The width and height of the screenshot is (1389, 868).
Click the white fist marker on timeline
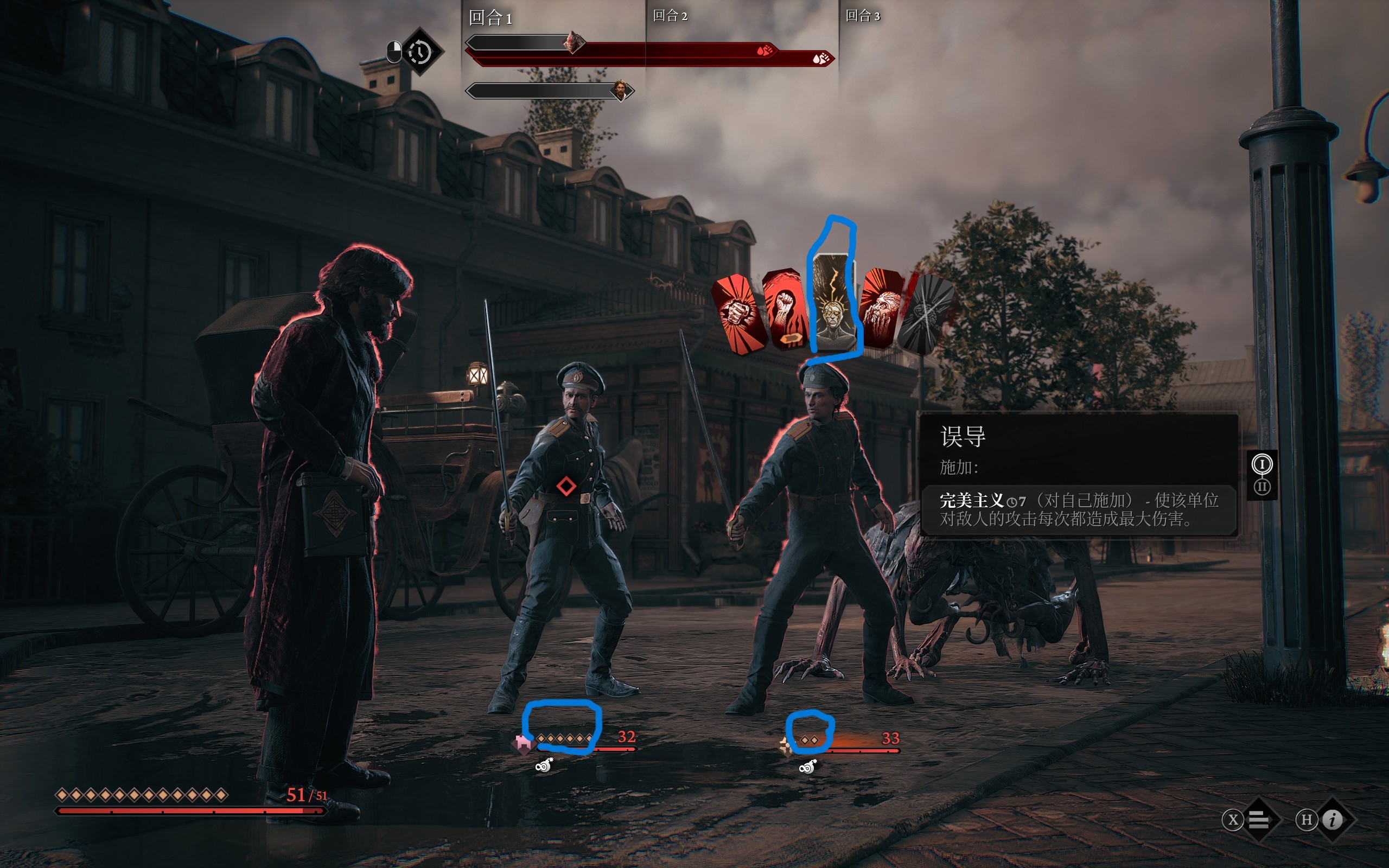coord(821,58)
